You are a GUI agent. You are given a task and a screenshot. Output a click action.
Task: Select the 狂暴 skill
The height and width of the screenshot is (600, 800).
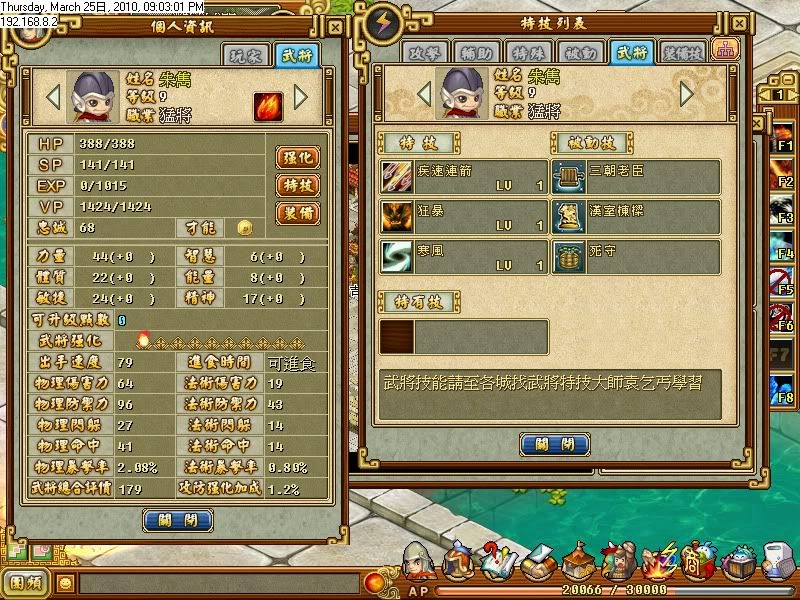(x=463, y=216)
